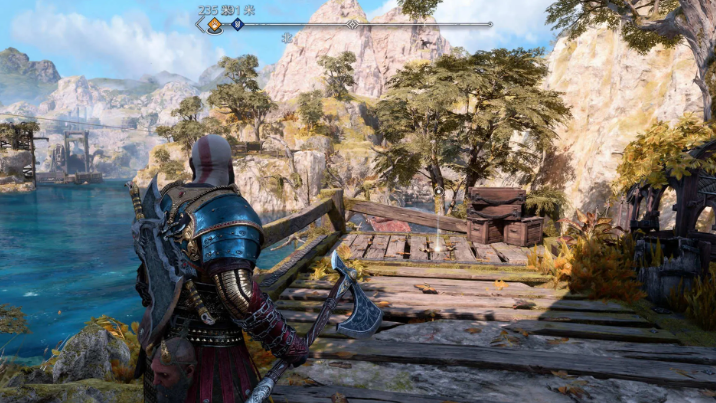Select the orange quest marker on the compass
716x403 pixels.
pos(214,25)
